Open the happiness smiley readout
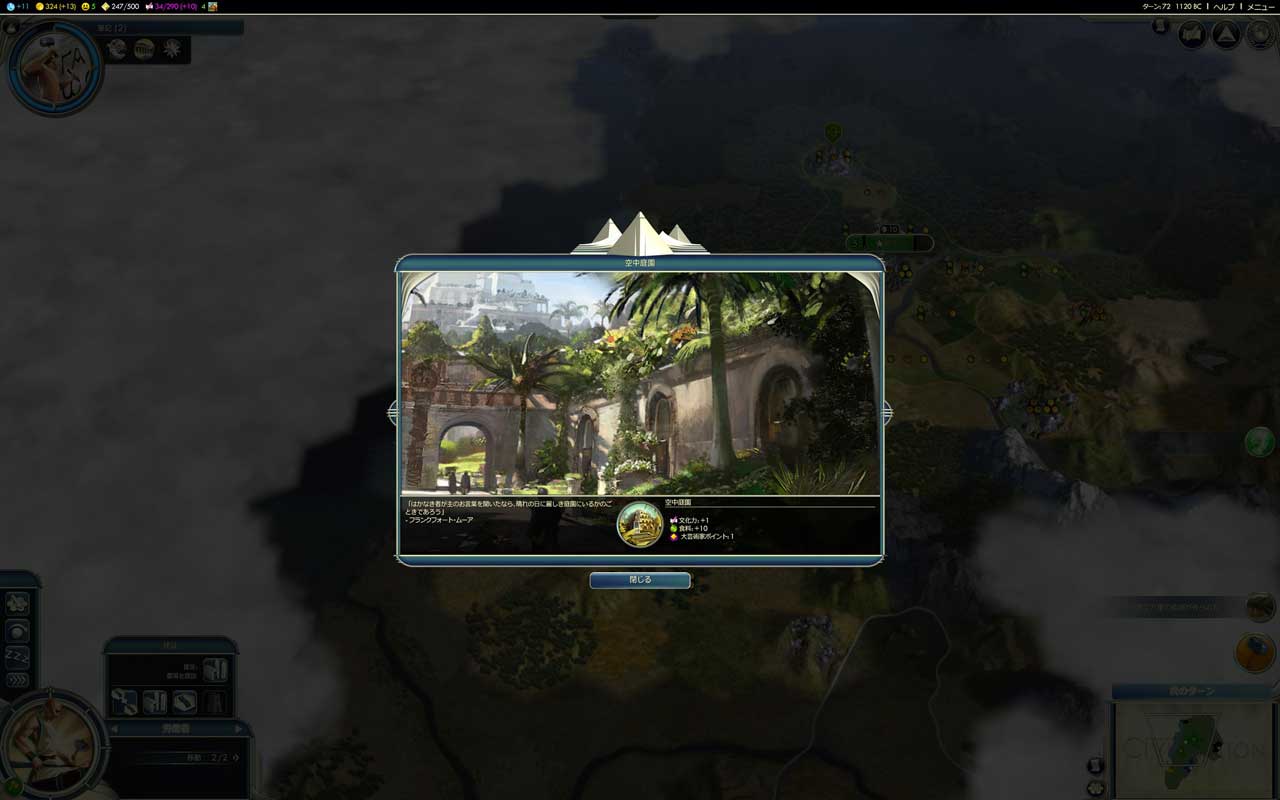 [87, 7]
